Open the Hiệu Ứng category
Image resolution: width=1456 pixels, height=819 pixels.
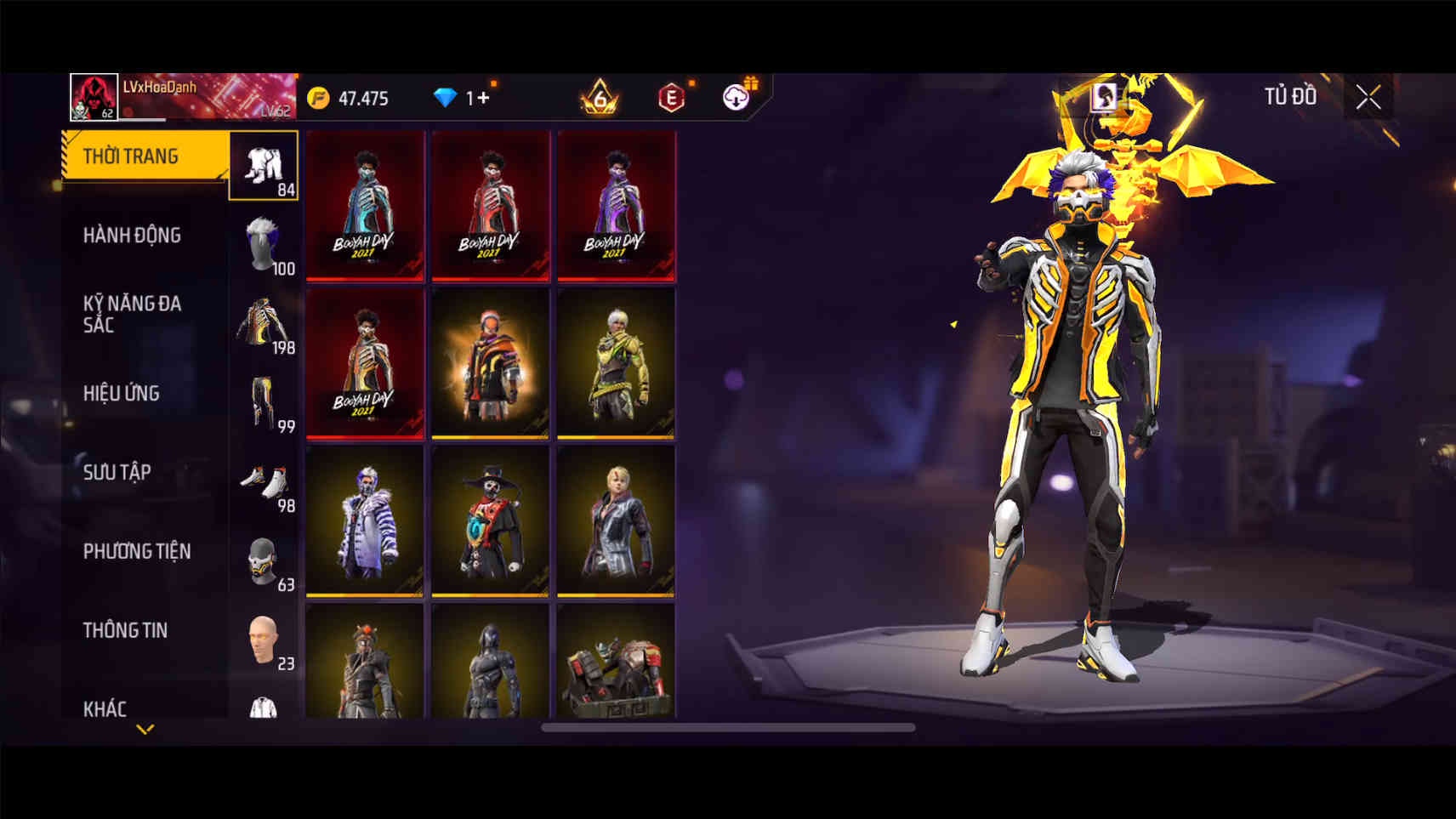122,393
